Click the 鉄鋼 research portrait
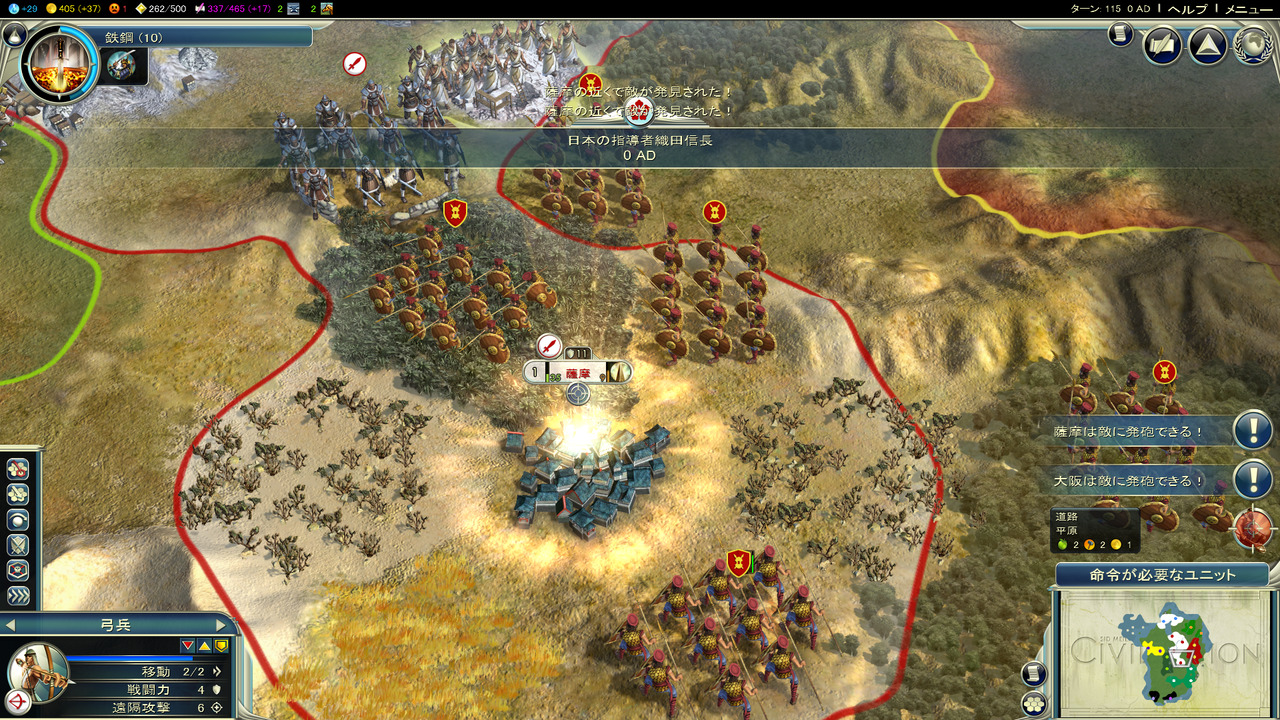The image size is (1280, 720). coord(60,64)
